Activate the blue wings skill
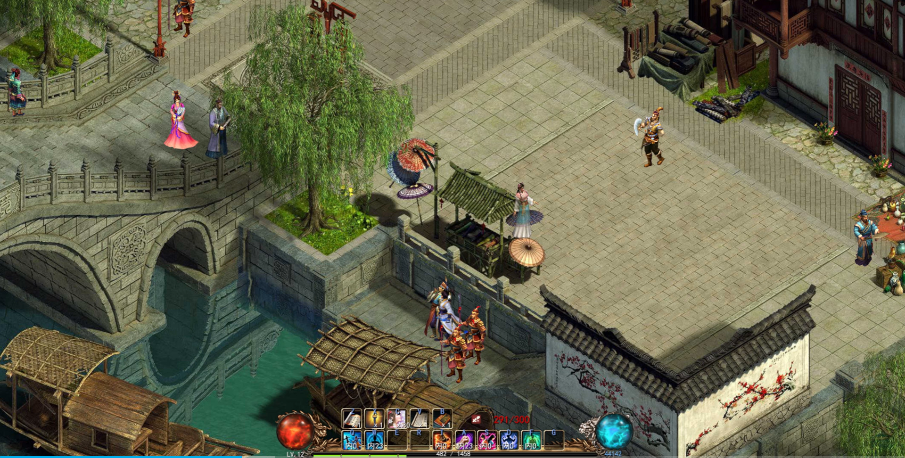 point(510,440)
